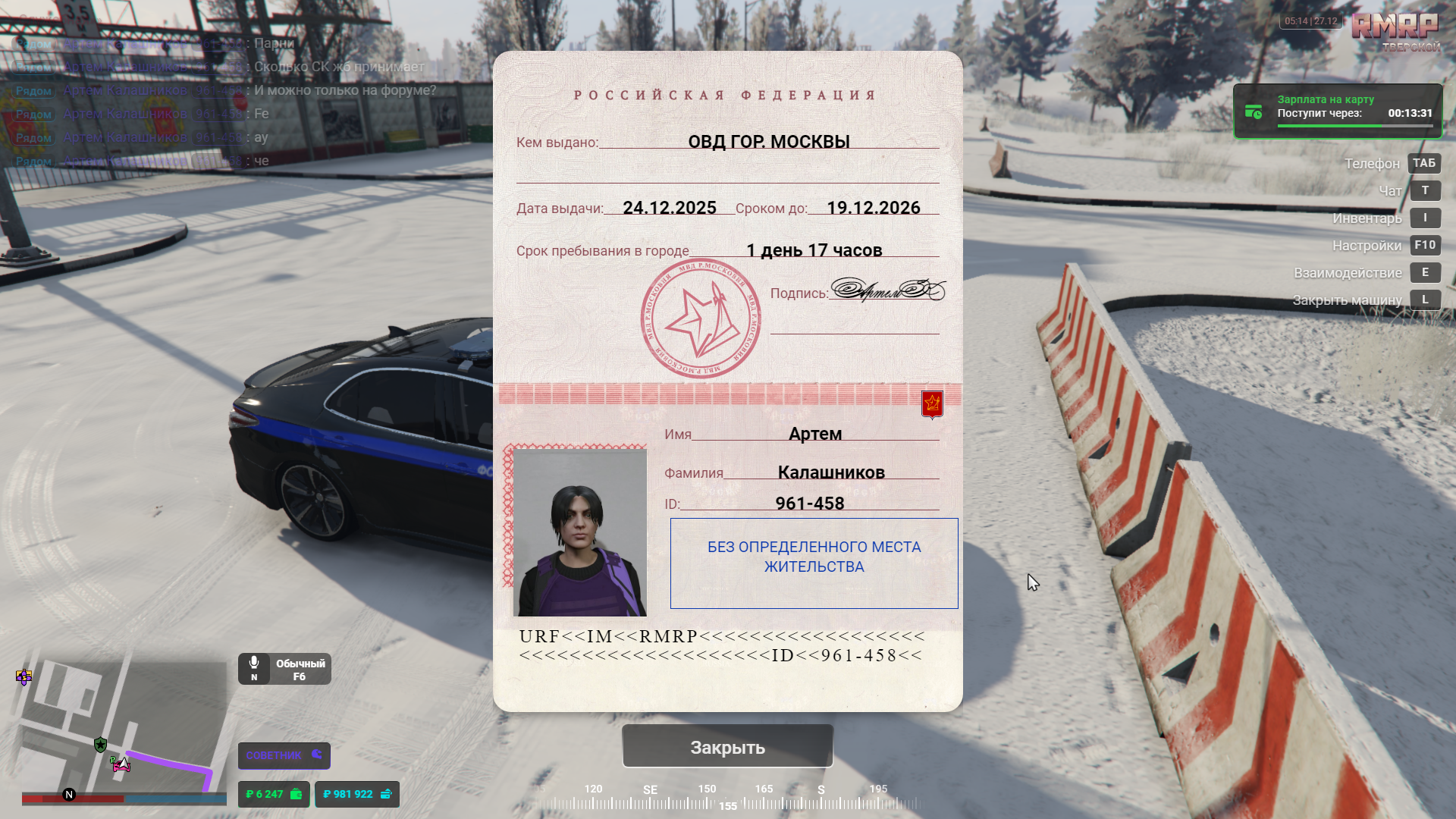Click the Зарплата на карту salary notification

pyautogui.click(x=1338, y=111)
